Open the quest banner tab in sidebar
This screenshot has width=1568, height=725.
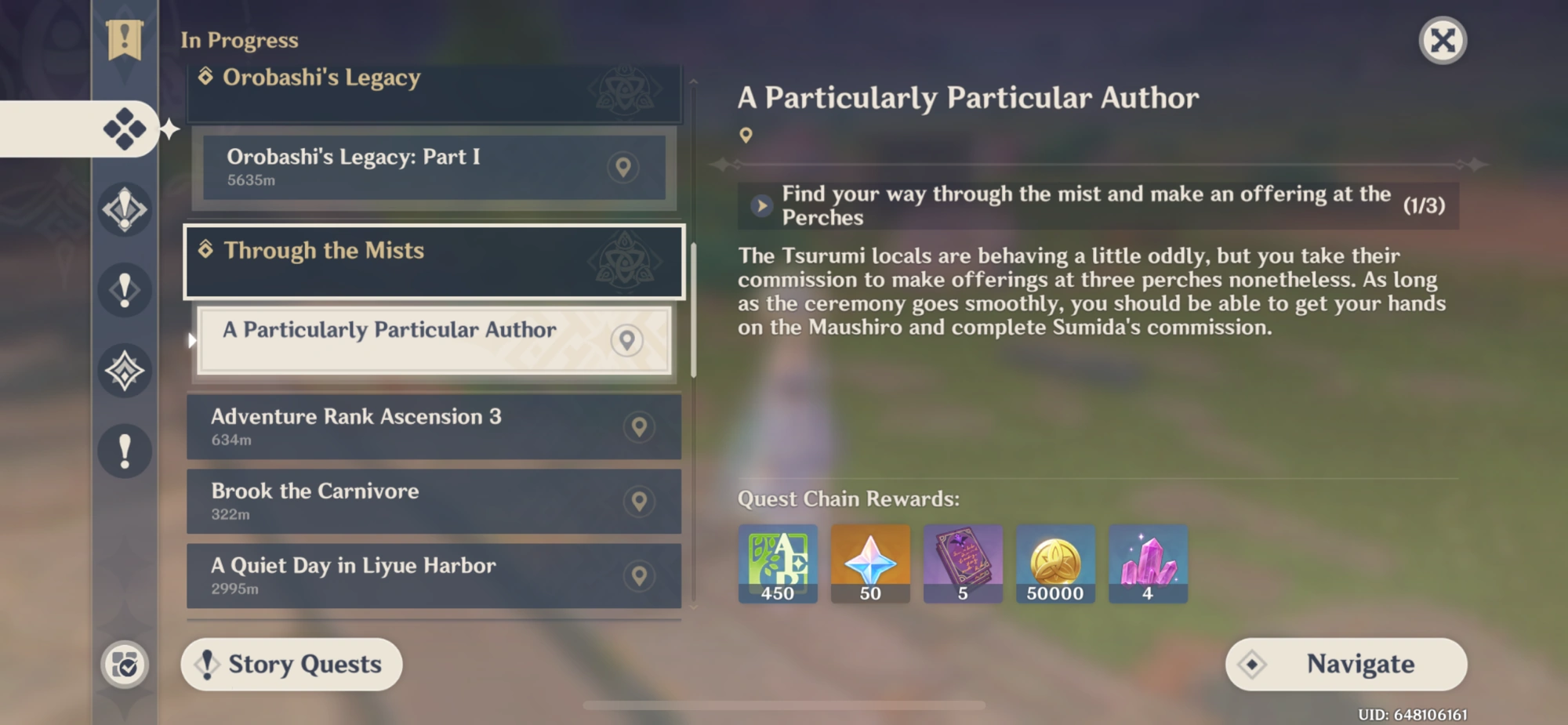[x=125, y=35]
